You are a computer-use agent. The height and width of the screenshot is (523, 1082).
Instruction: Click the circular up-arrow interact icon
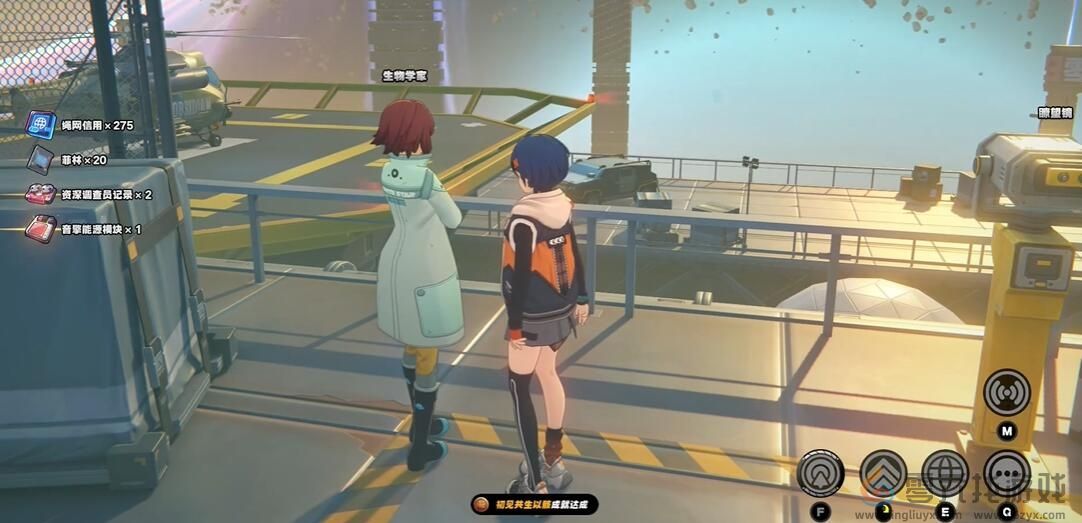click(820, 474)
